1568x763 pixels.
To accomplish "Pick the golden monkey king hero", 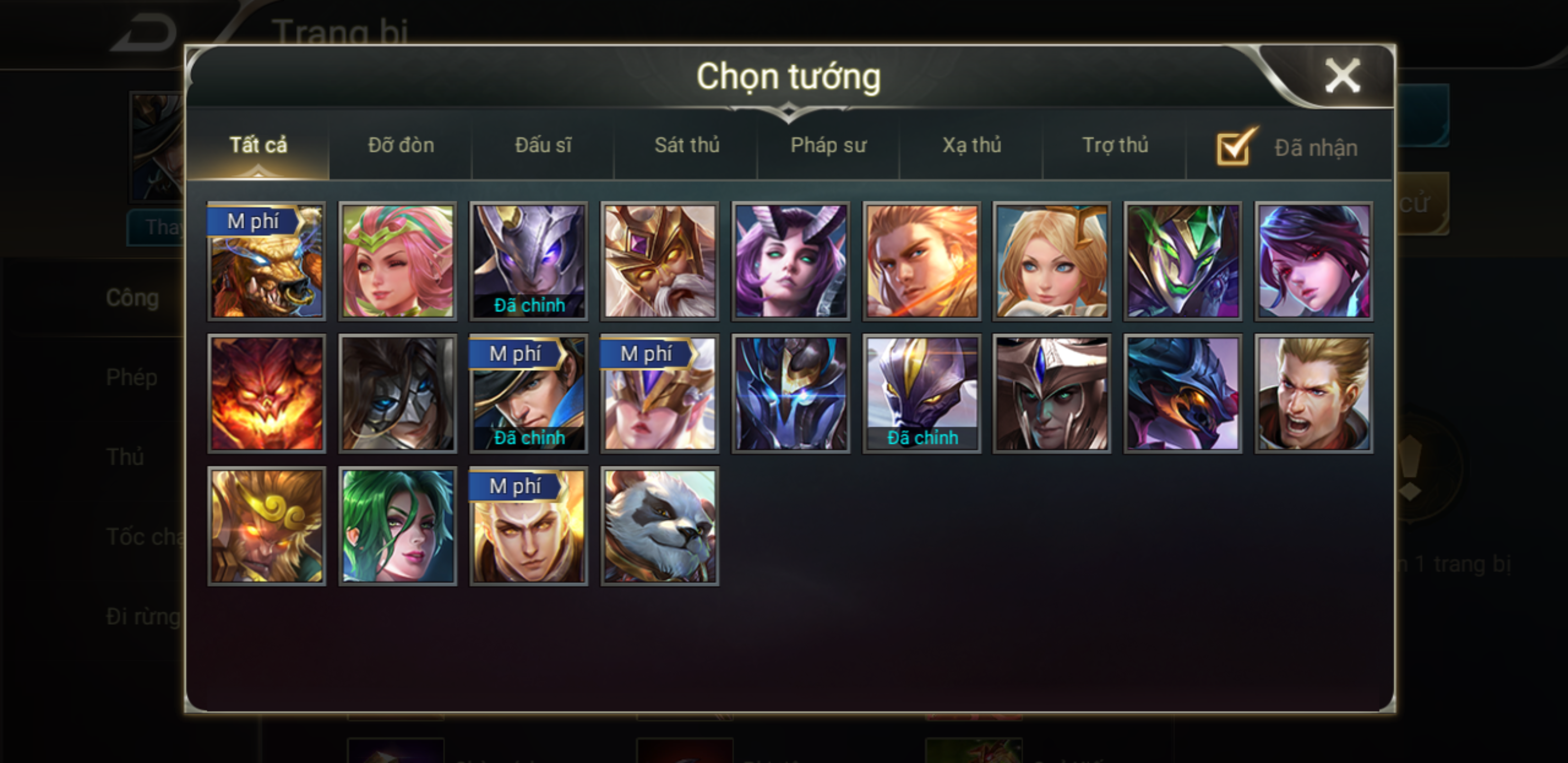I will point(266,526).
